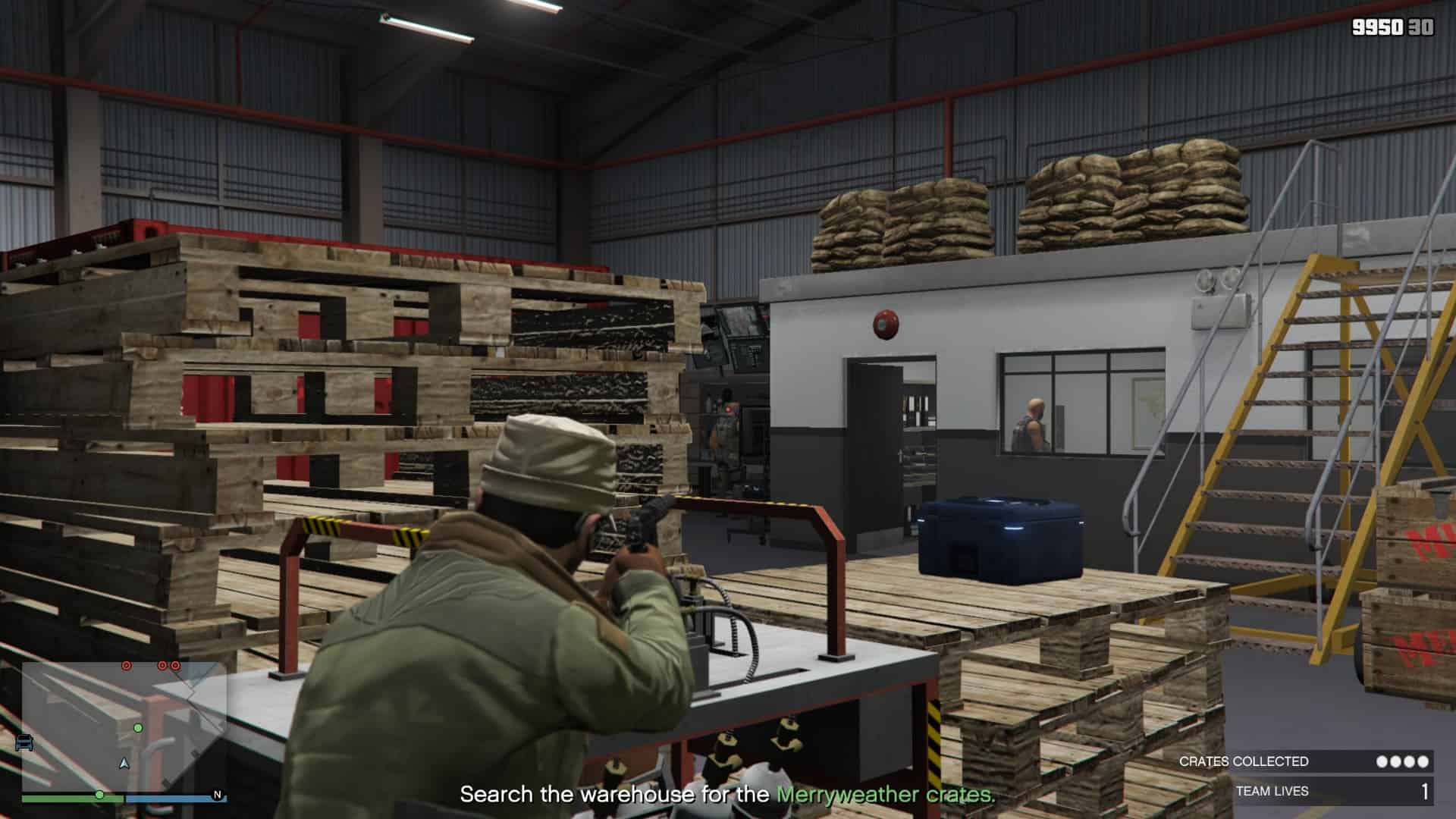The height and width of the screenshot is (819, 1456).
Task: Select the white player arrow on the minimap
Action: pyautogui.click(x=124, y=763)
